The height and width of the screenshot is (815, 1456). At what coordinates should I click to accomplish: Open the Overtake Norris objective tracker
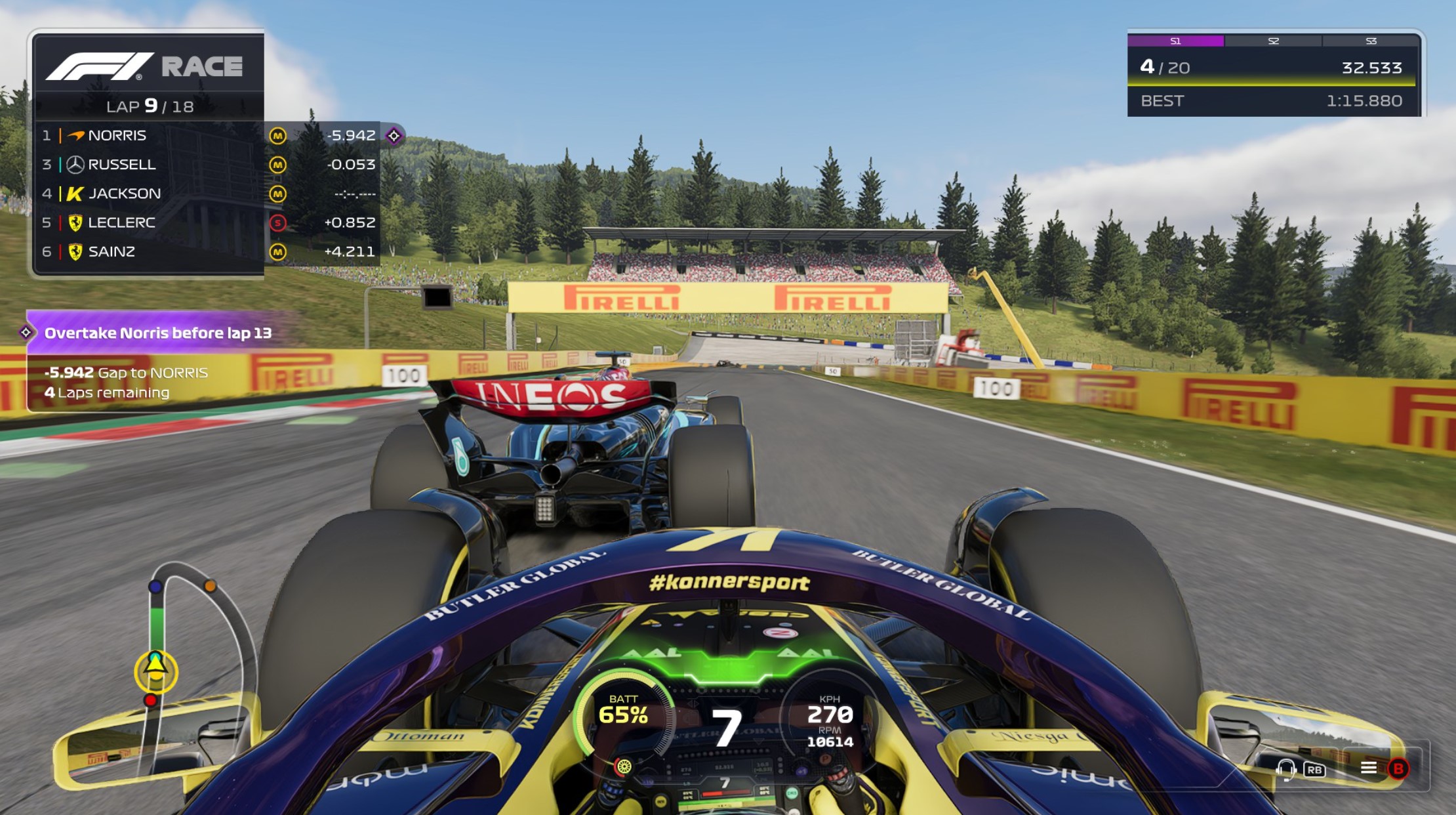click(x=157, y=333)
